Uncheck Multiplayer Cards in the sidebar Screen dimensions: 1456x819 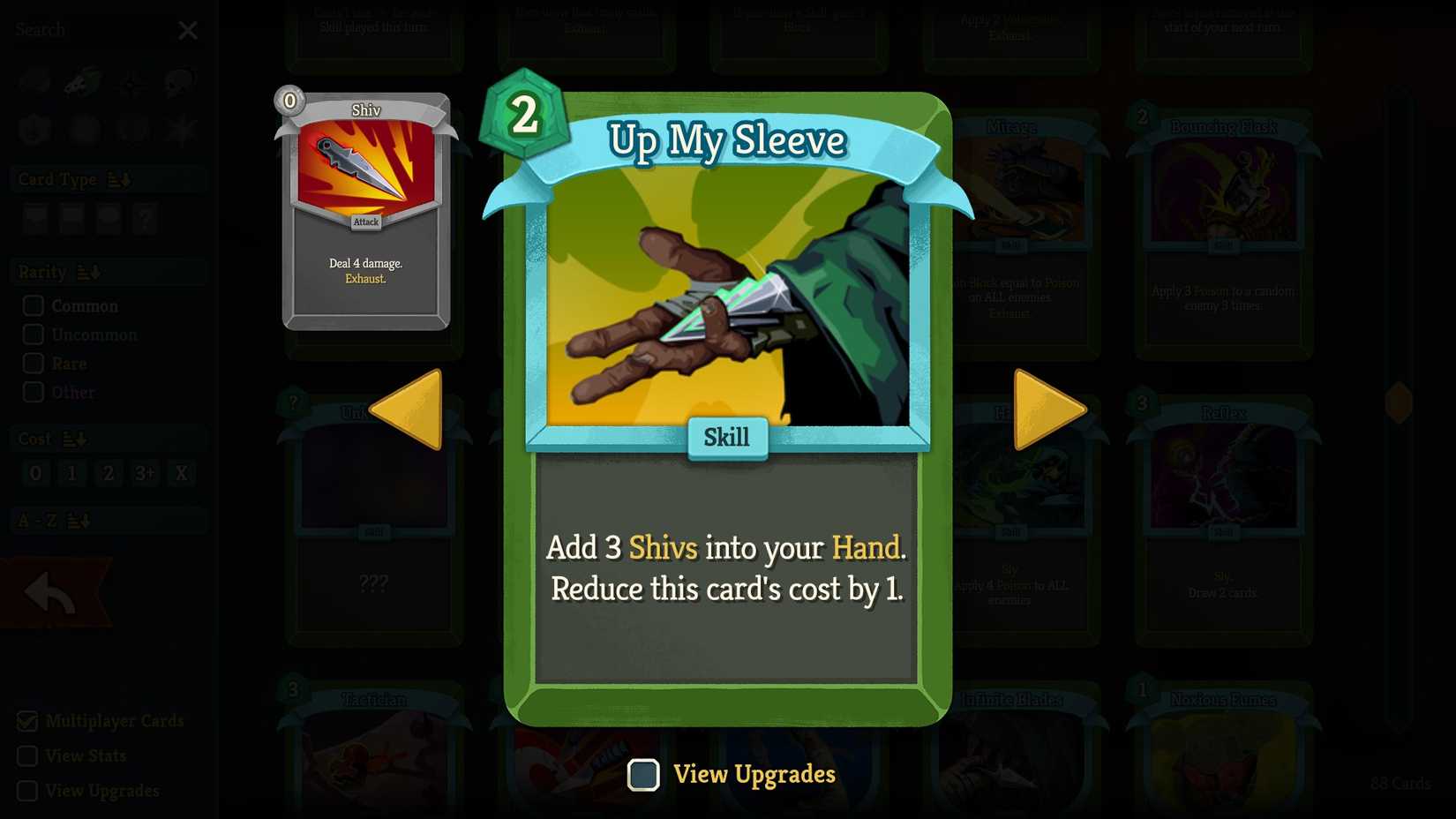[29, 721]
